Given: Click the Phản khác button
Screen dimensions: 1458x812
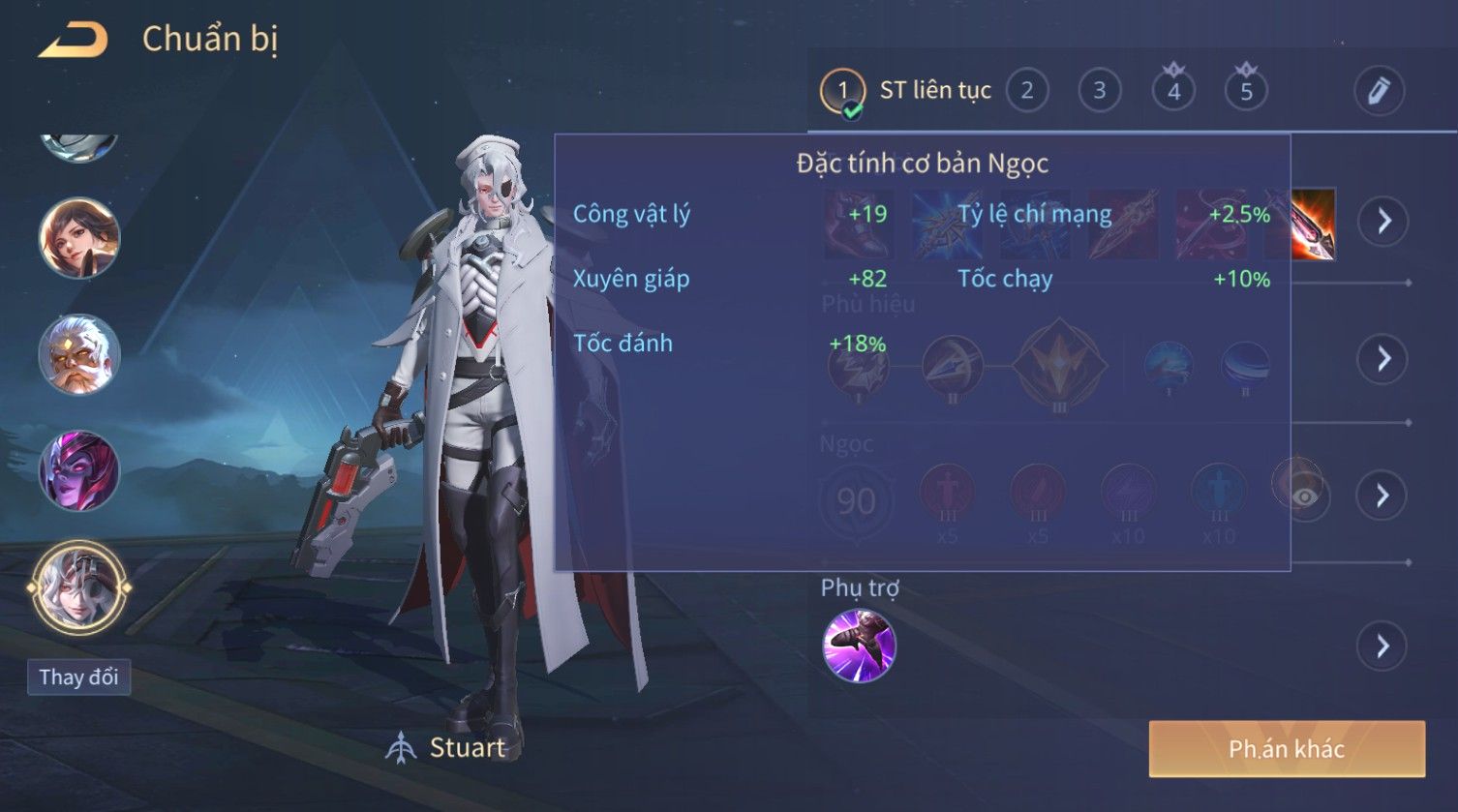Looking at the screenshot, I should pyautogui.click(x=1287, y=748).
